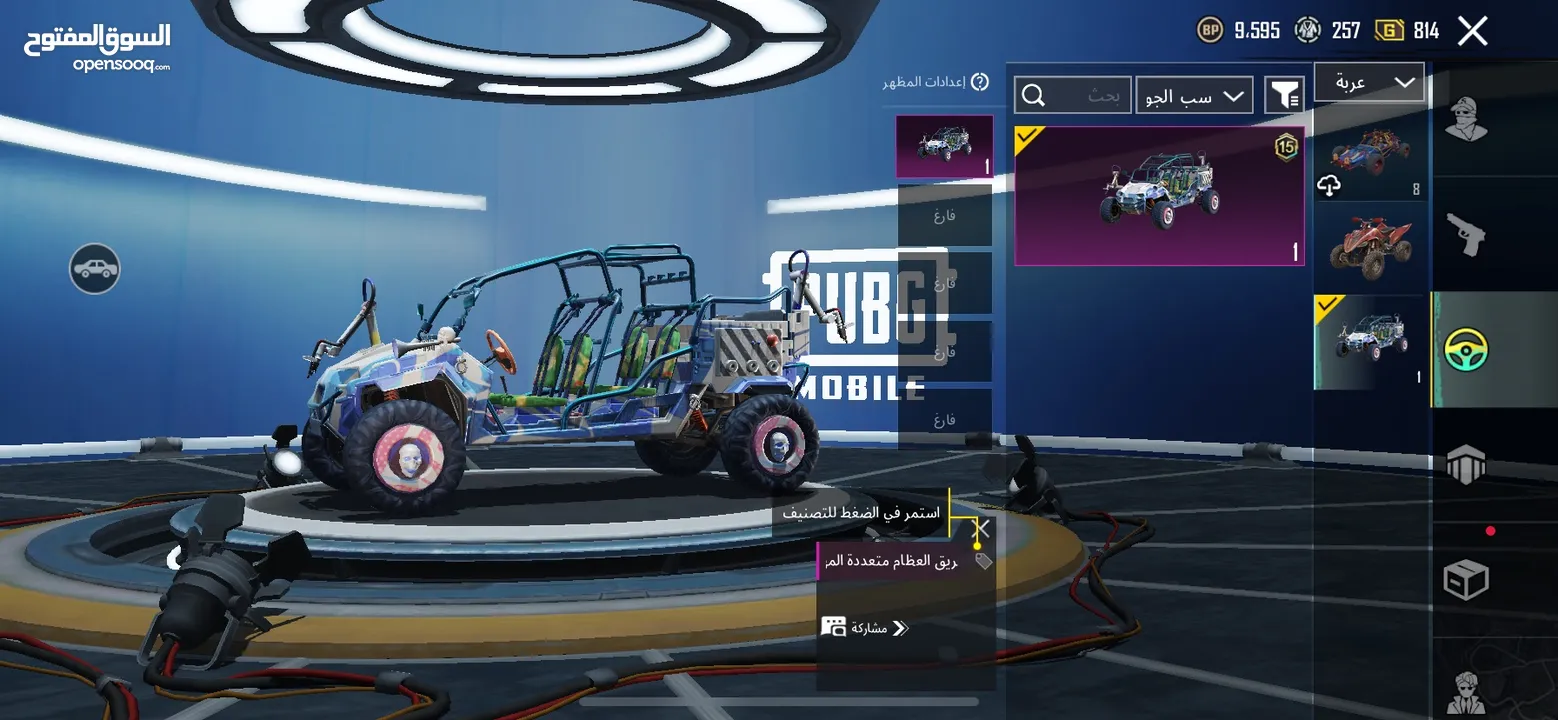Switch to the character outfit tab
This screenshot has width=1558, height=720.
click(1466, 120)
